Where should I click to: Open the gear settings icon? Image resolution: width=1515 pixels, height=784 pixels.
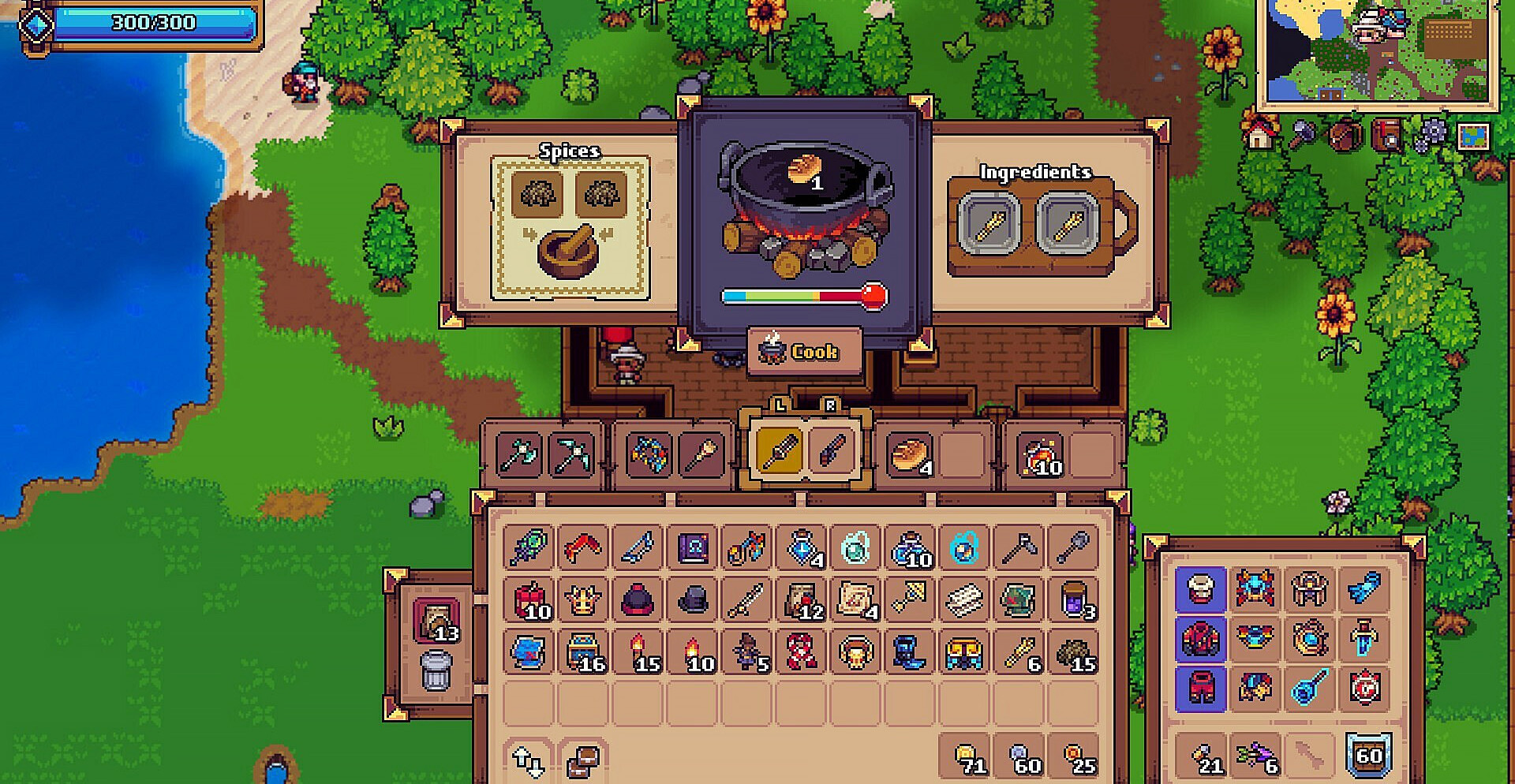pyautogui.click(x=1431, y=136)
